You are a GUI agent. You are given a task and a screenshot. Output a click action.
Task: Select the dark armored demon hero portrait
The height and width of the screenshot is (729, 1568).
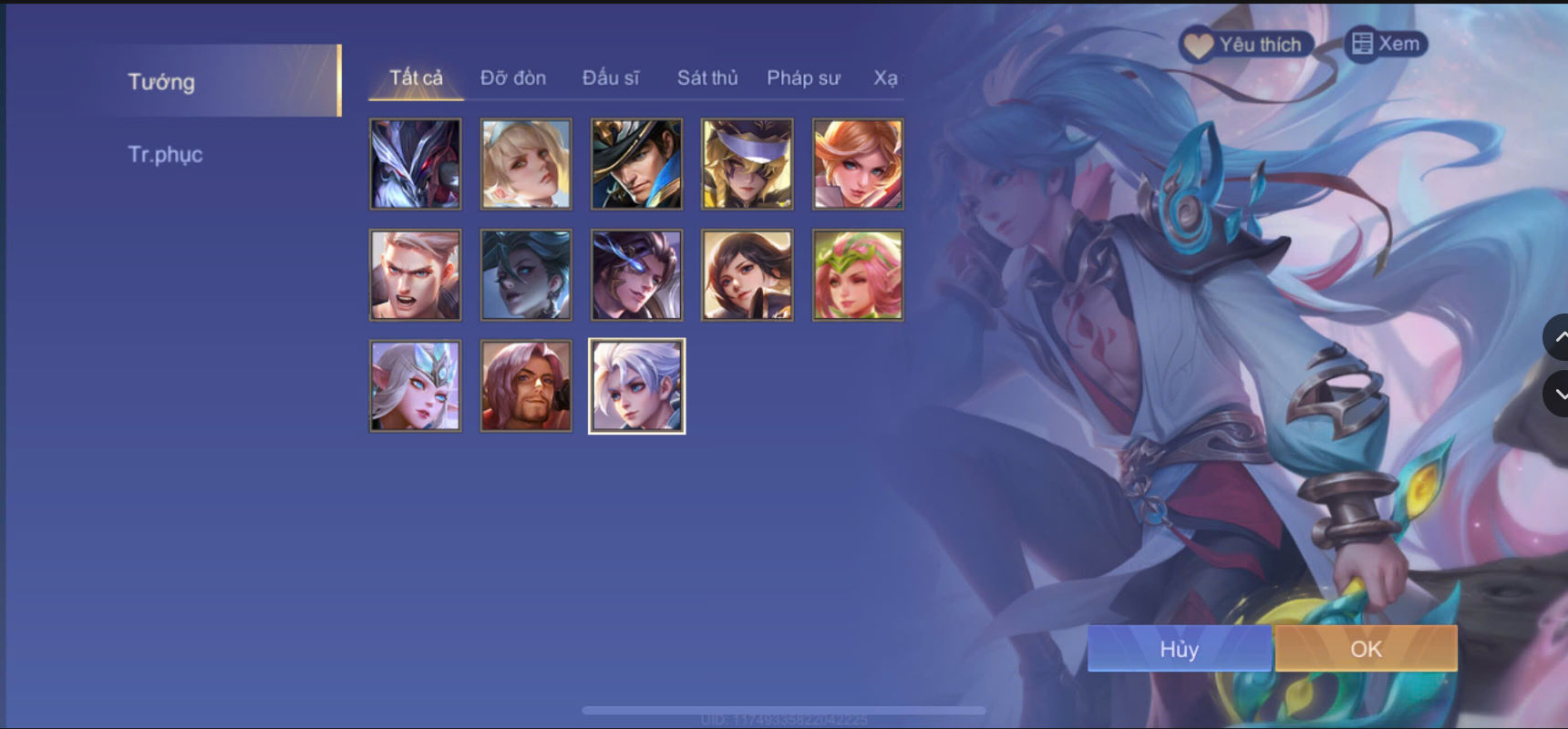pyautogui.click(x=415, y=164)
